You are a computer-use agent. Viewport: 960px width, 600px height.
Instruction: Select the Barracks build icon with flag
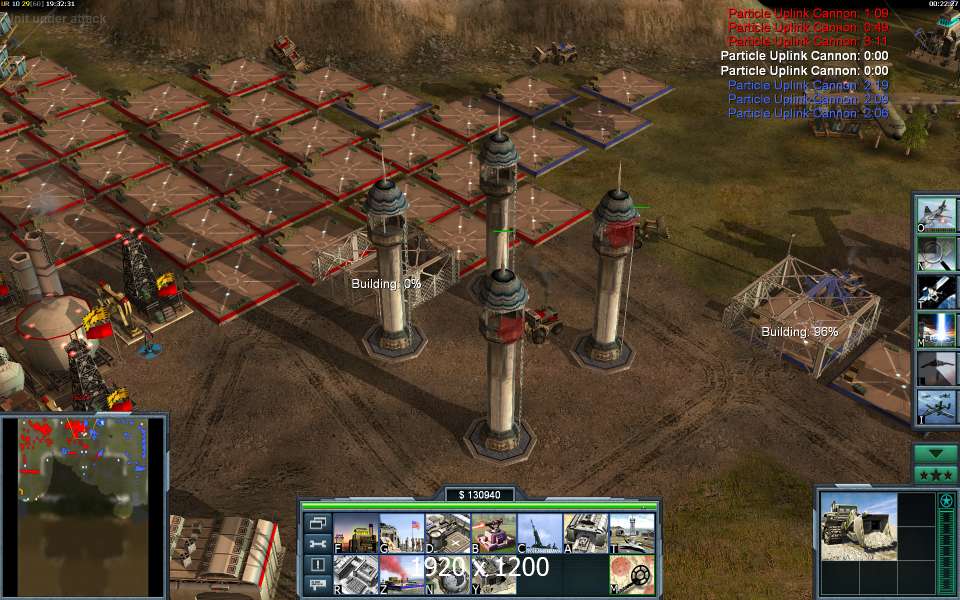coord(401,533)
